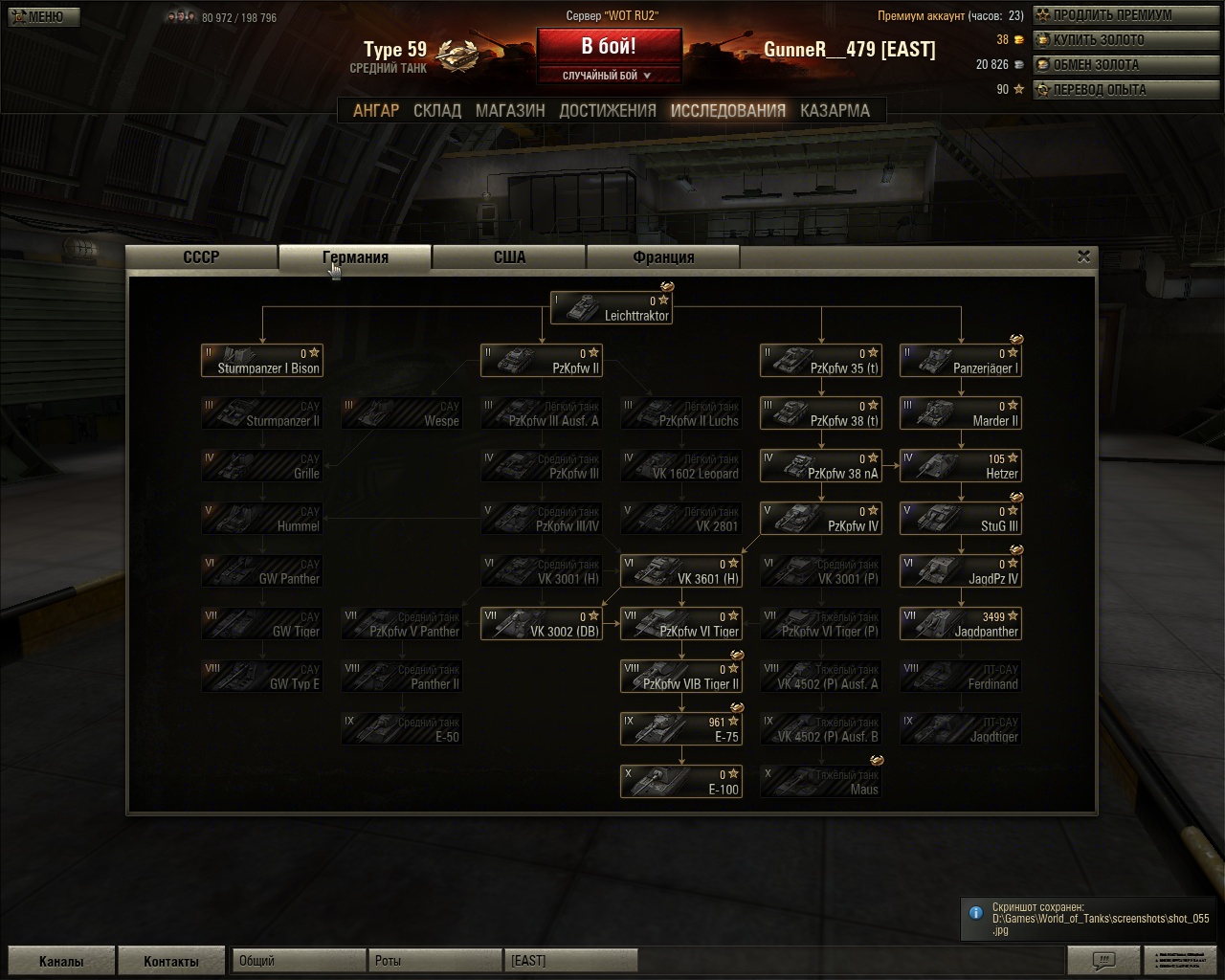Open the Склад tab
1225x980 pixels.
[437, 111]
